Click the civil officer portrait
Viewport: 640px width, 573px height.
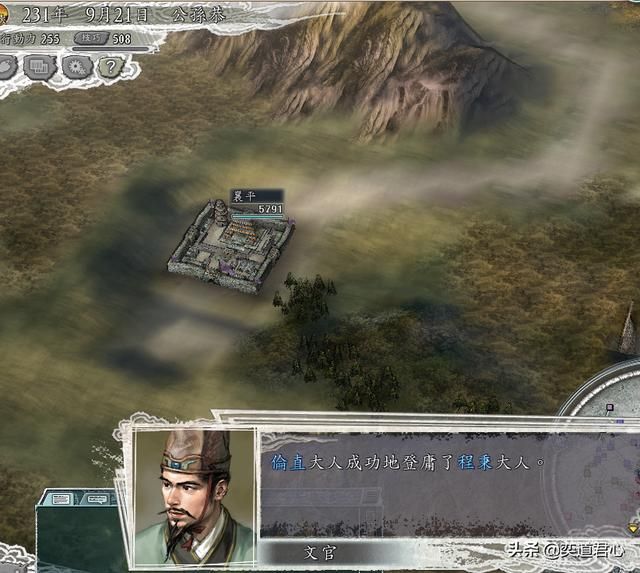[x=196, y=493]
